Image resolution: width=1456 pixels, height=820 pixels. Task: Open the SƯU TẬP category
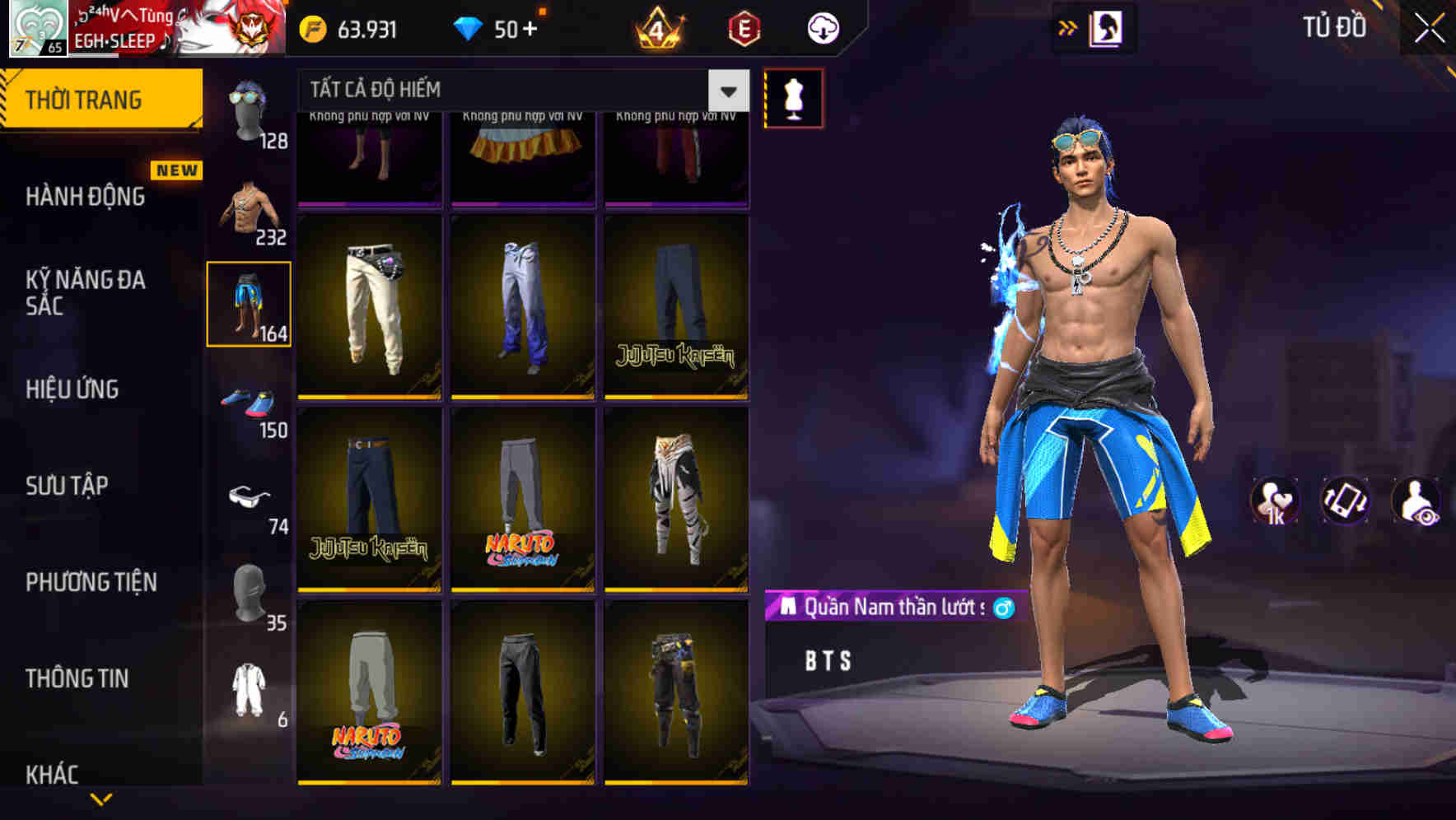(69, 486)
